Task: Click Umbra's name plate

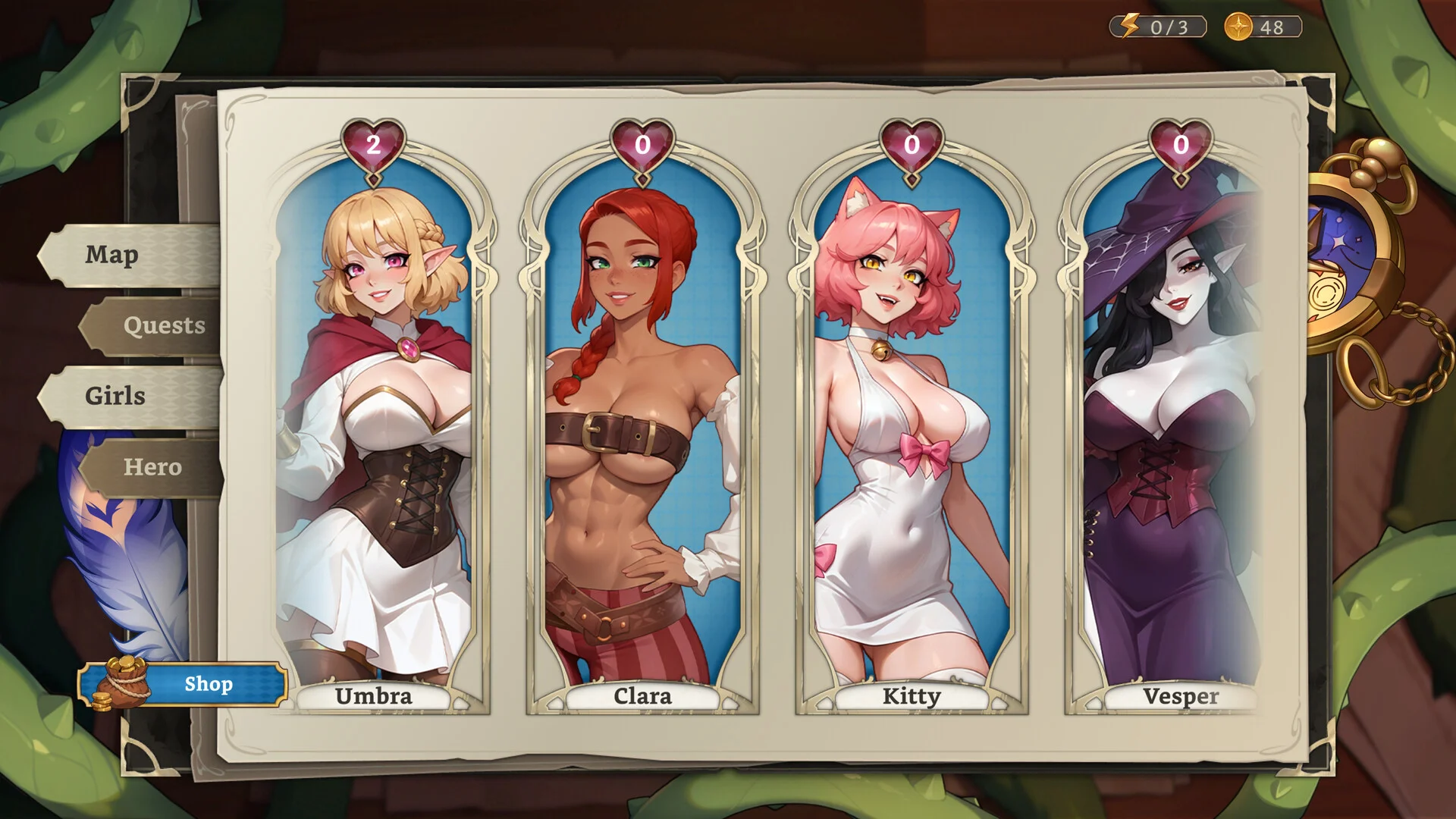Action: (x=374, y=697)
